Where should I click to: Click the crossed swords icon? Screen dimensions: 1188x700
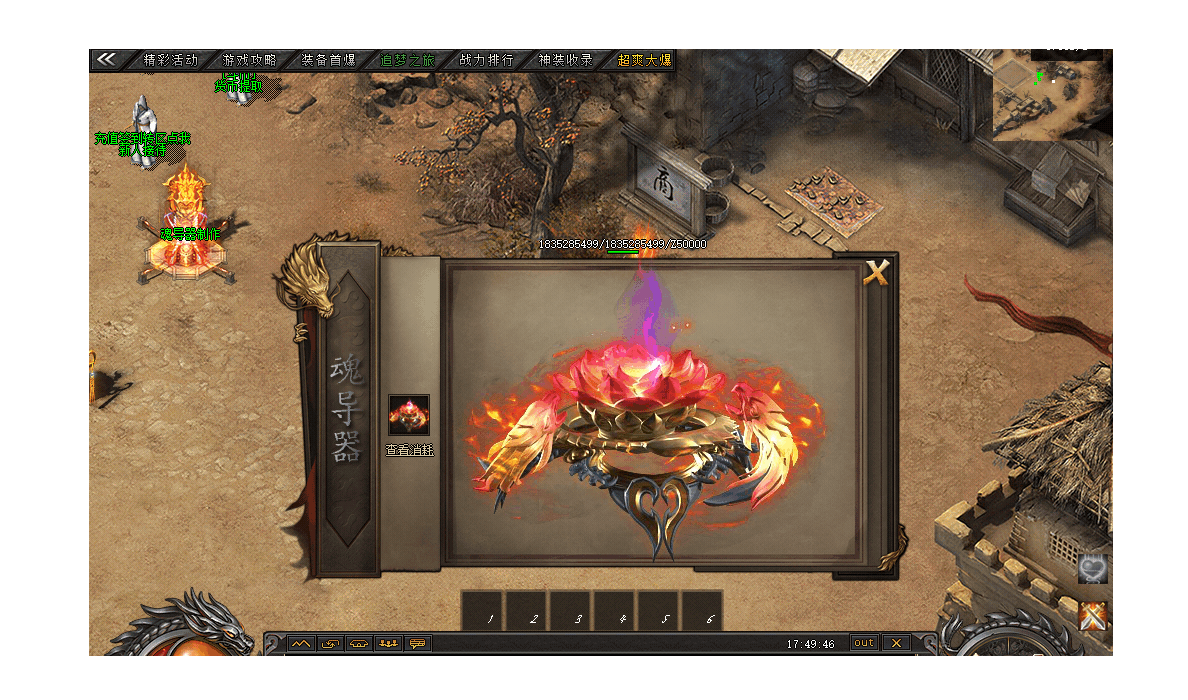coord(1094,617)
